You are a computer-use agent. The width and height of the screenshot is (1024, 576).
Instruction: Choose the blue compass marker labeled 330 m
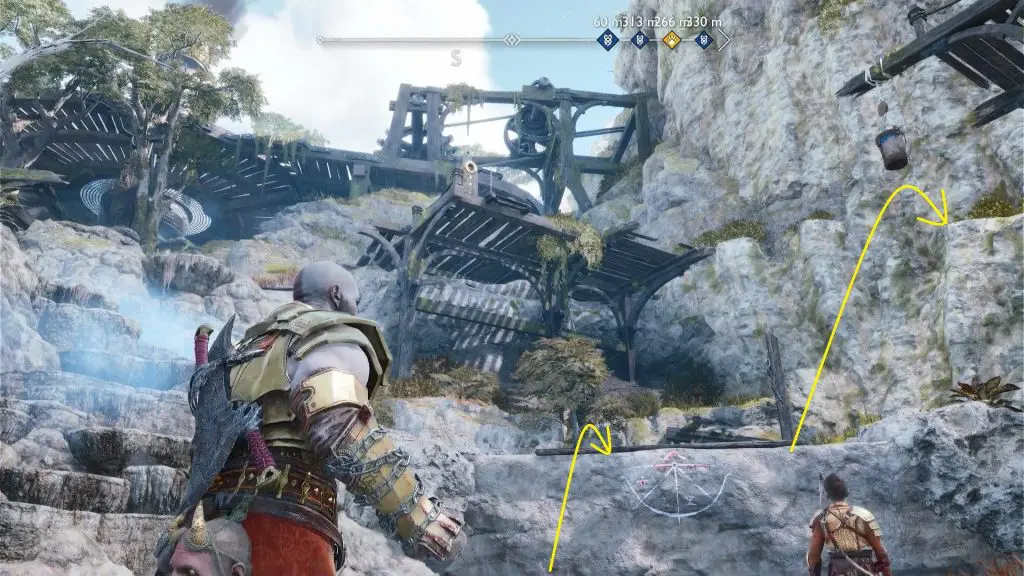click(704, 40)
